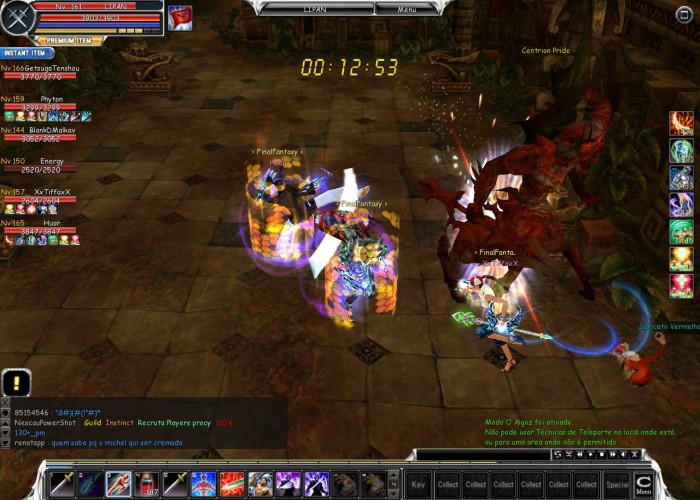Use the red potion hotbar slot

pyautogui.click(x=147, y=484)
